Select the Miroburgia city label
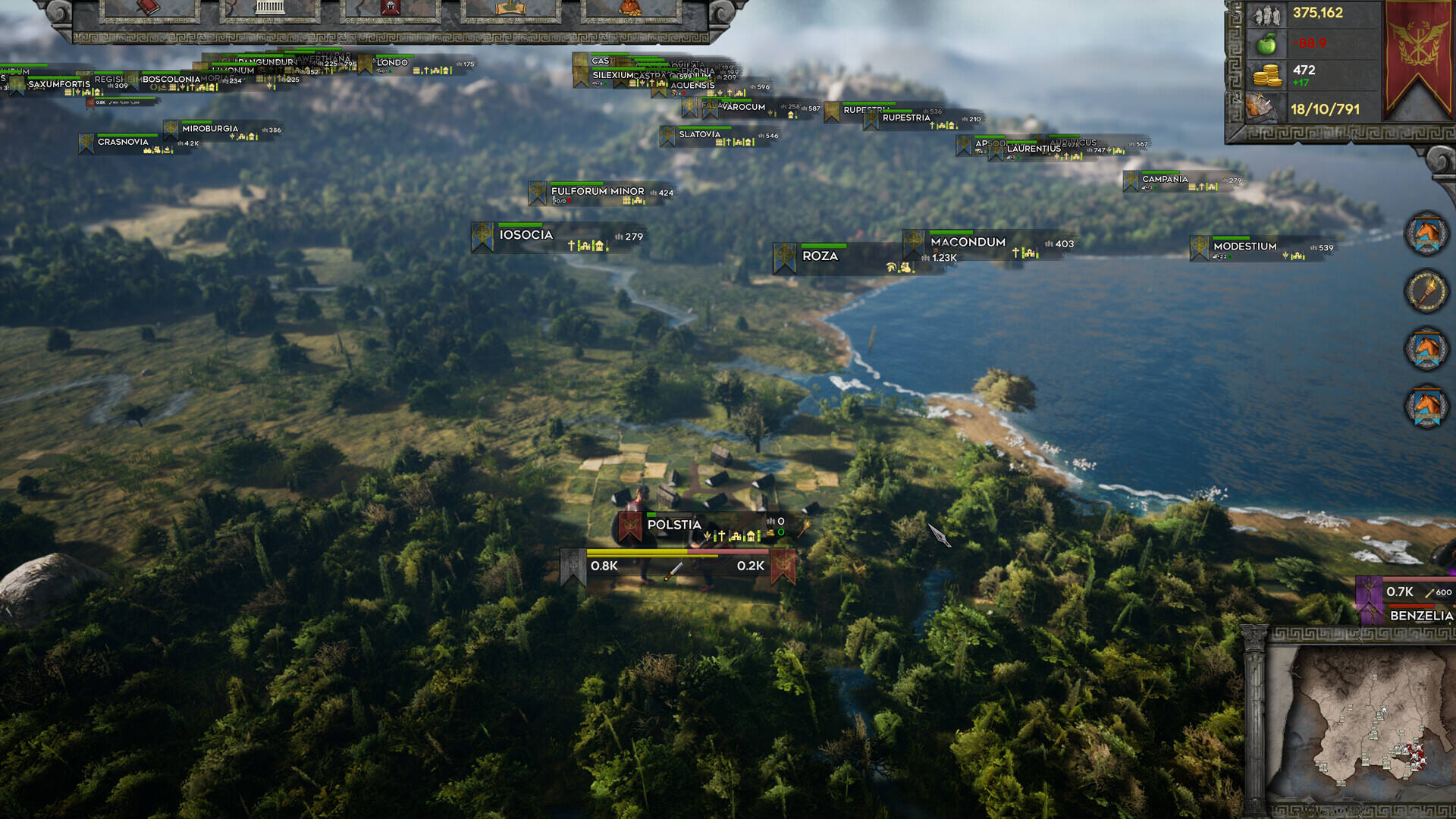Image resolution: width=1456 pixels, height=819 pixels. coord(210,129)
